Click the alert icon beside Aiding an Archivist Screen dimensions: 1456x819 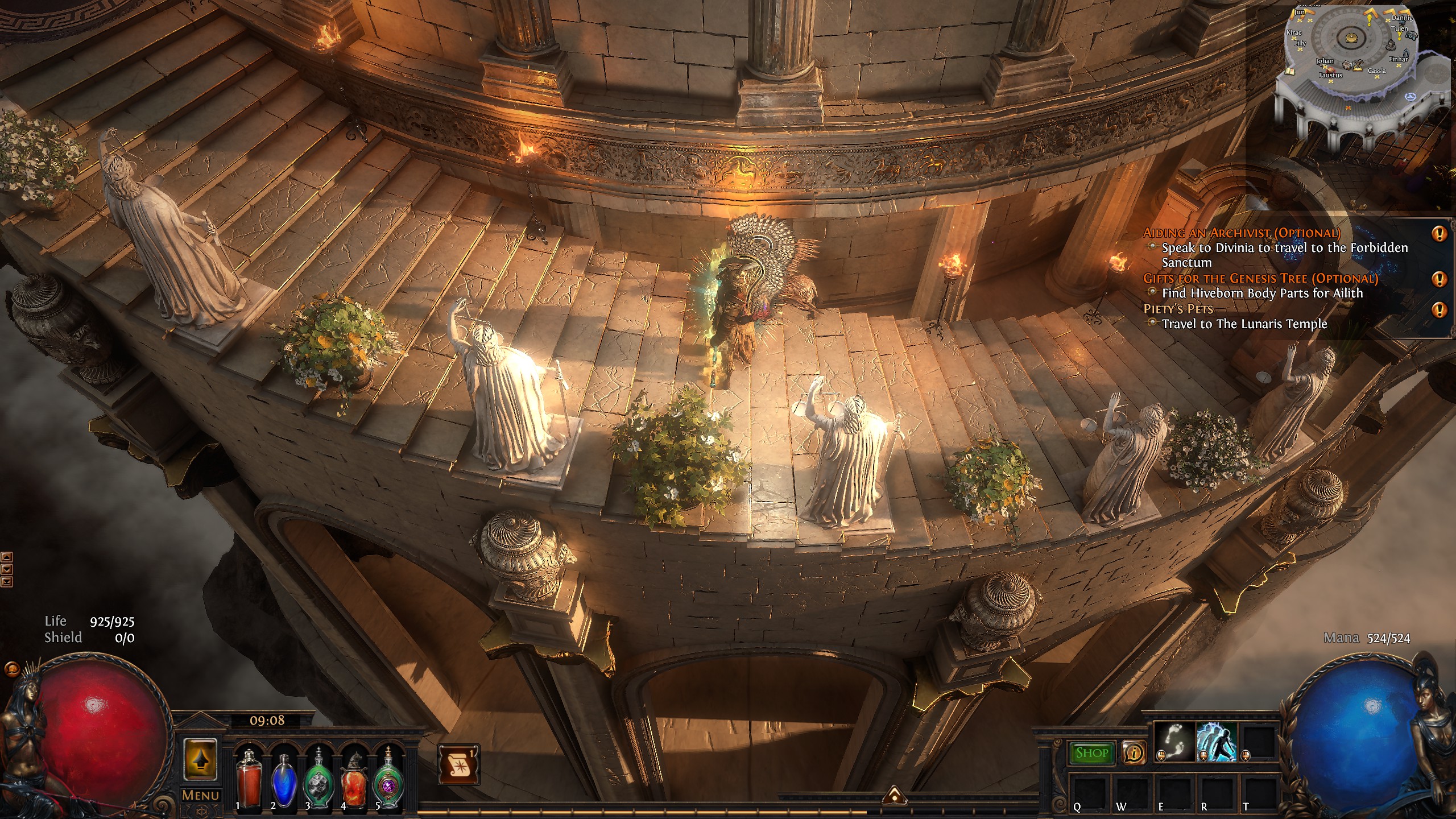1439,233
